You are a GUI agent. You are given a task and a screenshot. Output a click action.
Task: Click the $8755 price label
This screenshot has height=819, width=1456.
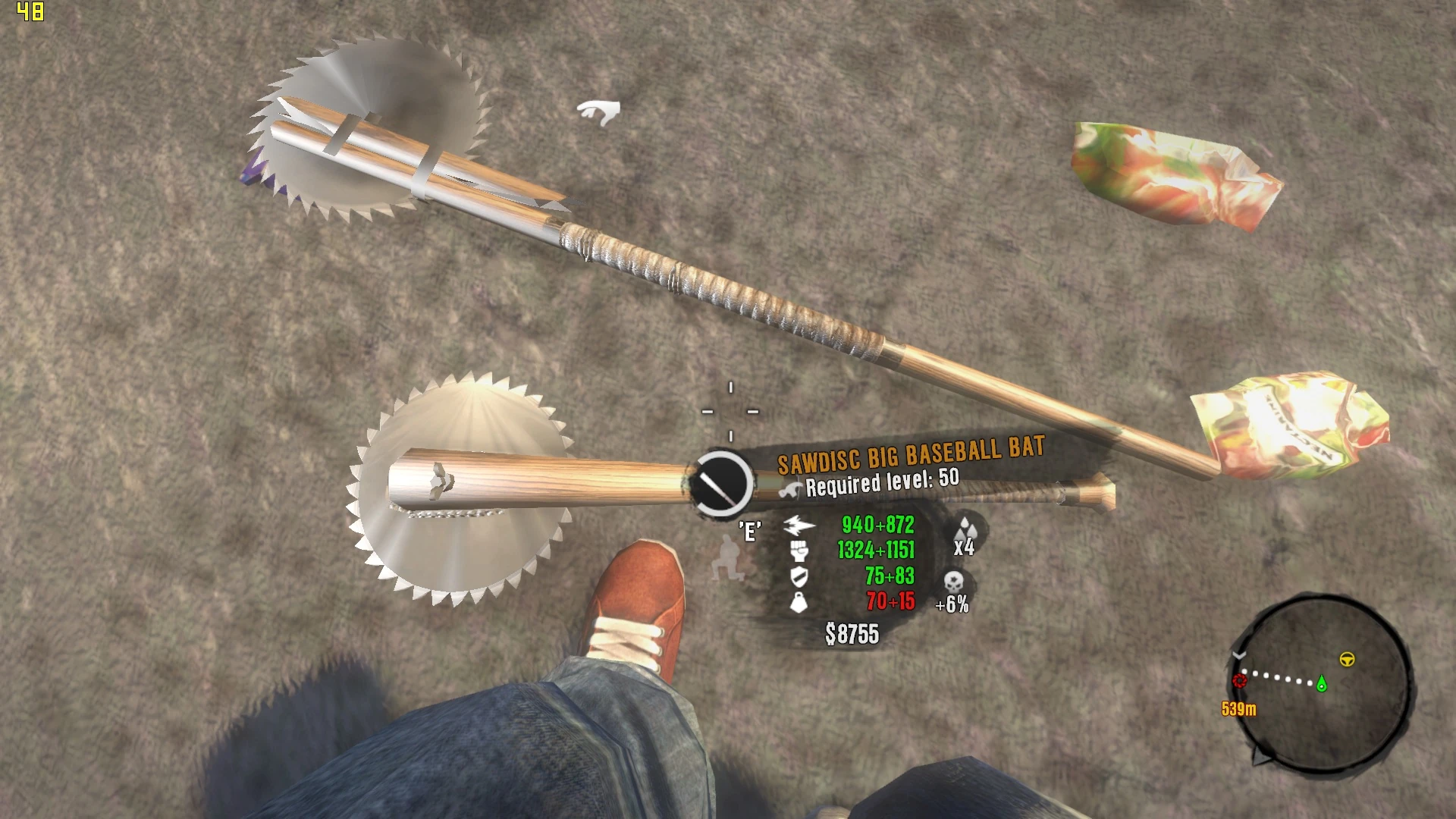pos(852,635)
